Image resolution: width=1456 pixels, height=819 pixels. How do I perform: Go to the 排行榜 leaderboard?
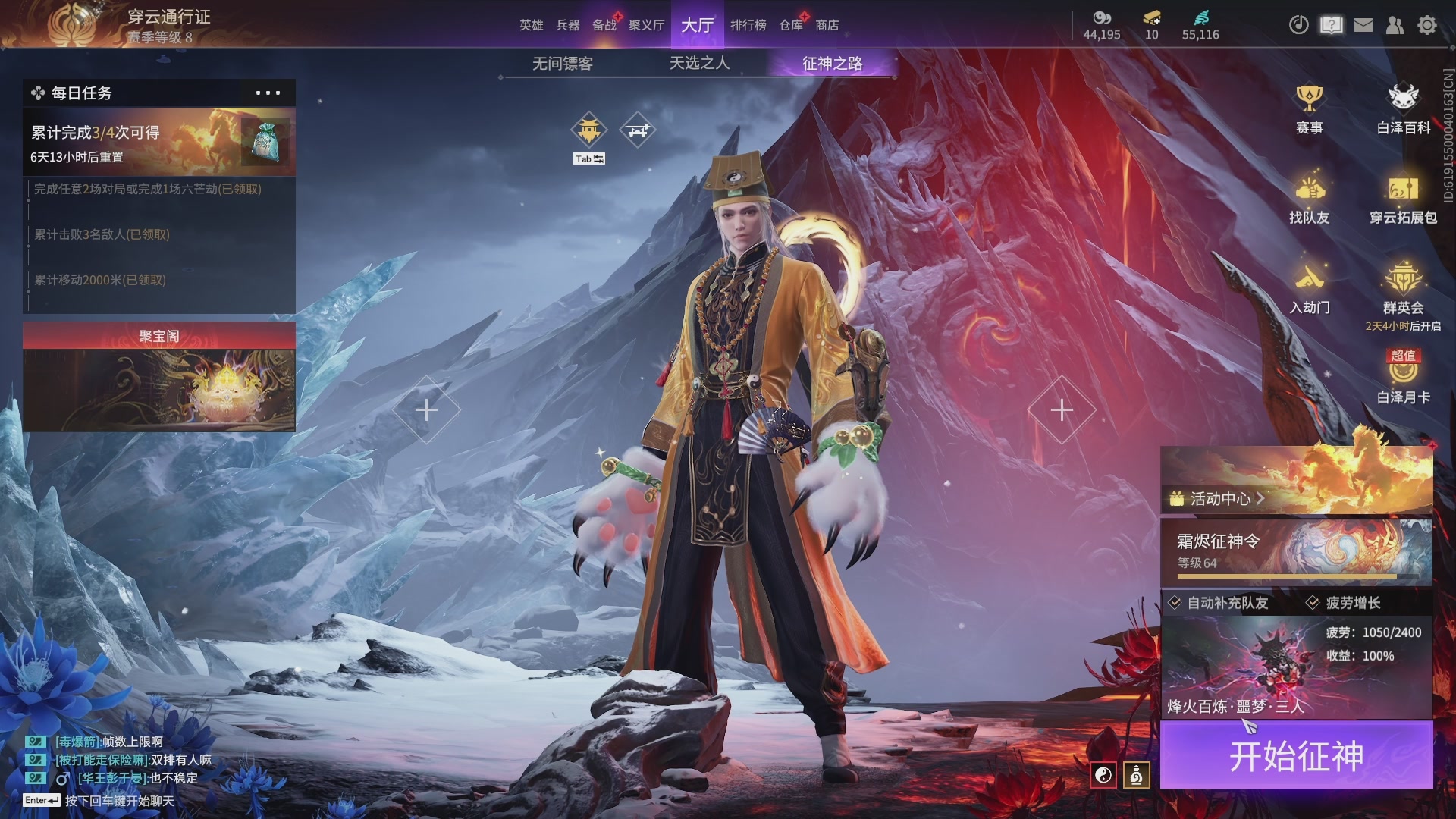(x=748, y=25)
